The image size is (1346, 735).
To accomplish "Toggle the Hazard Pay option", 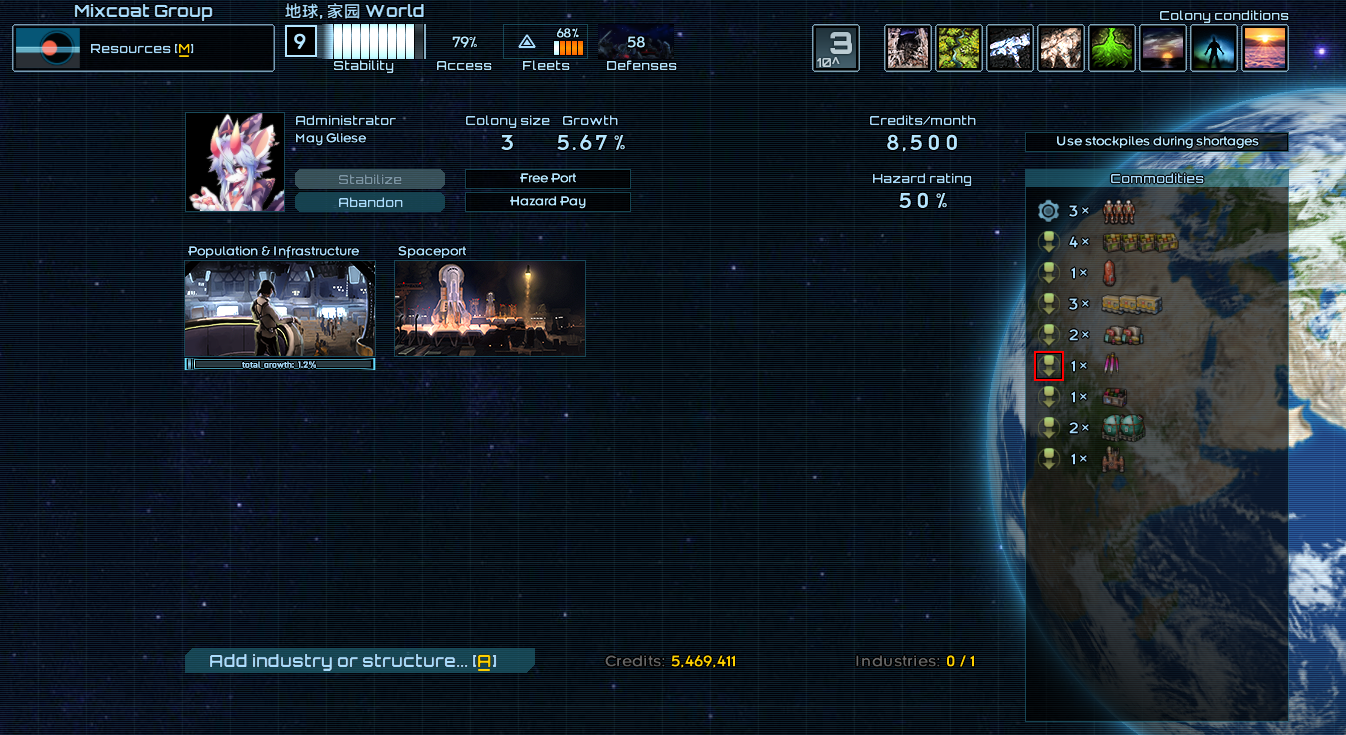I will coord(548,201).
